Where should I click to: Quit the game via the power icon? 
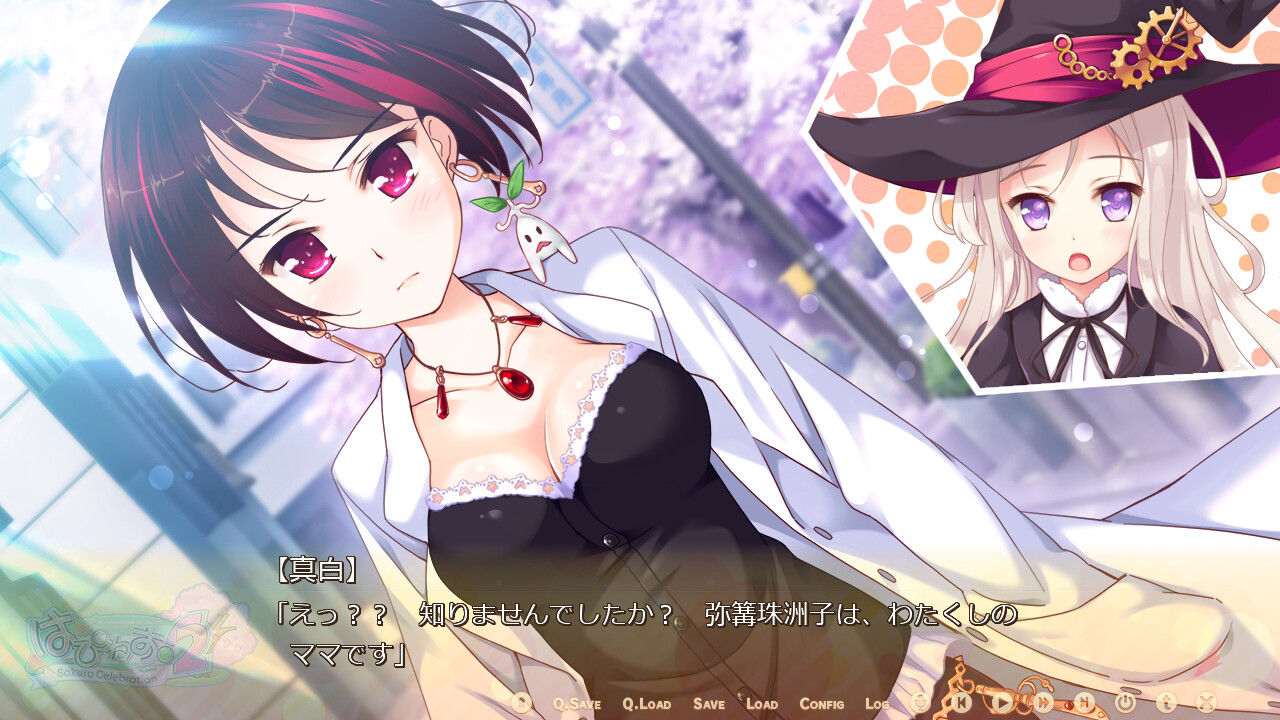pyautogui.click(x=1126, y=701)
